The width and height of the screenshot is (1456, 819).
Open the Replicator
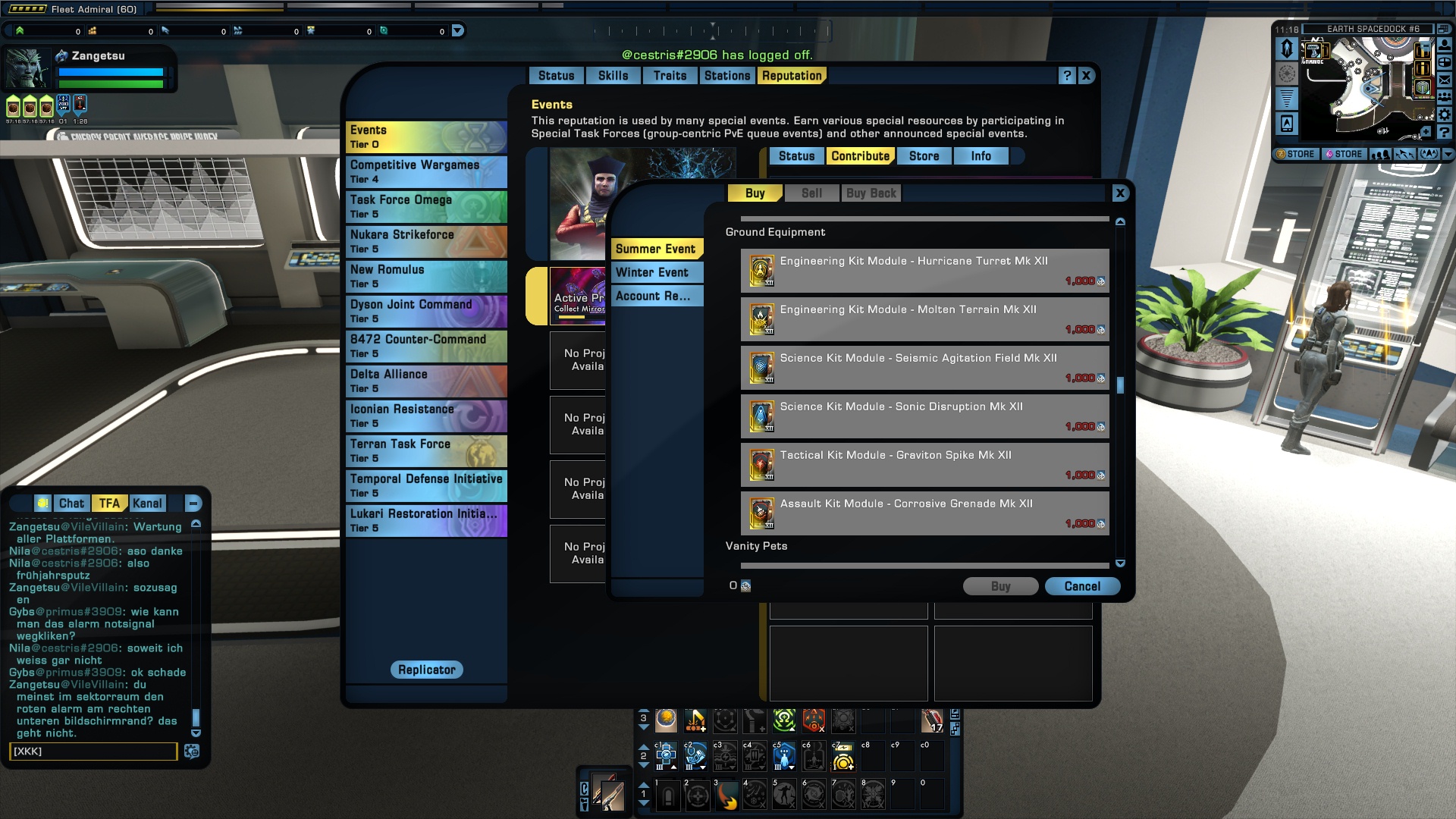427,670
